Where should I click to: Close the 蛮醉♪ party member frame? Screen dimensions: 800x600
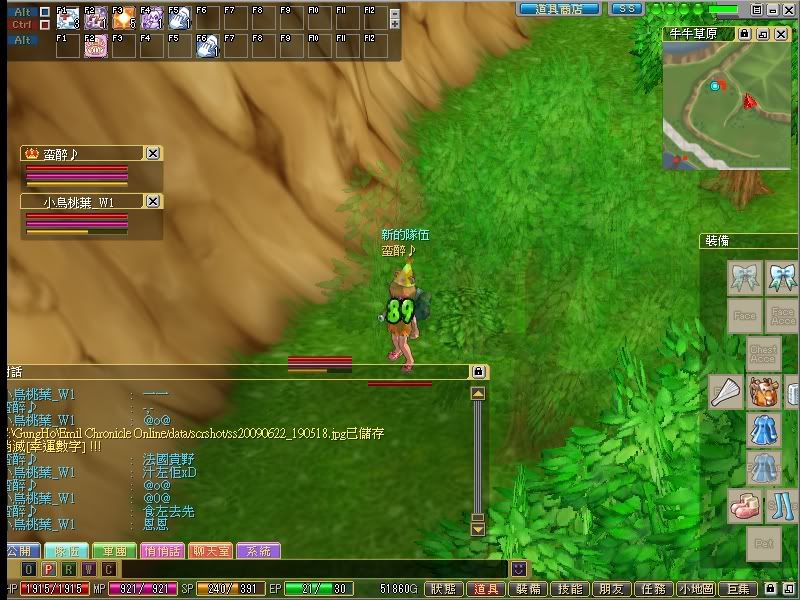coord(153,153)
